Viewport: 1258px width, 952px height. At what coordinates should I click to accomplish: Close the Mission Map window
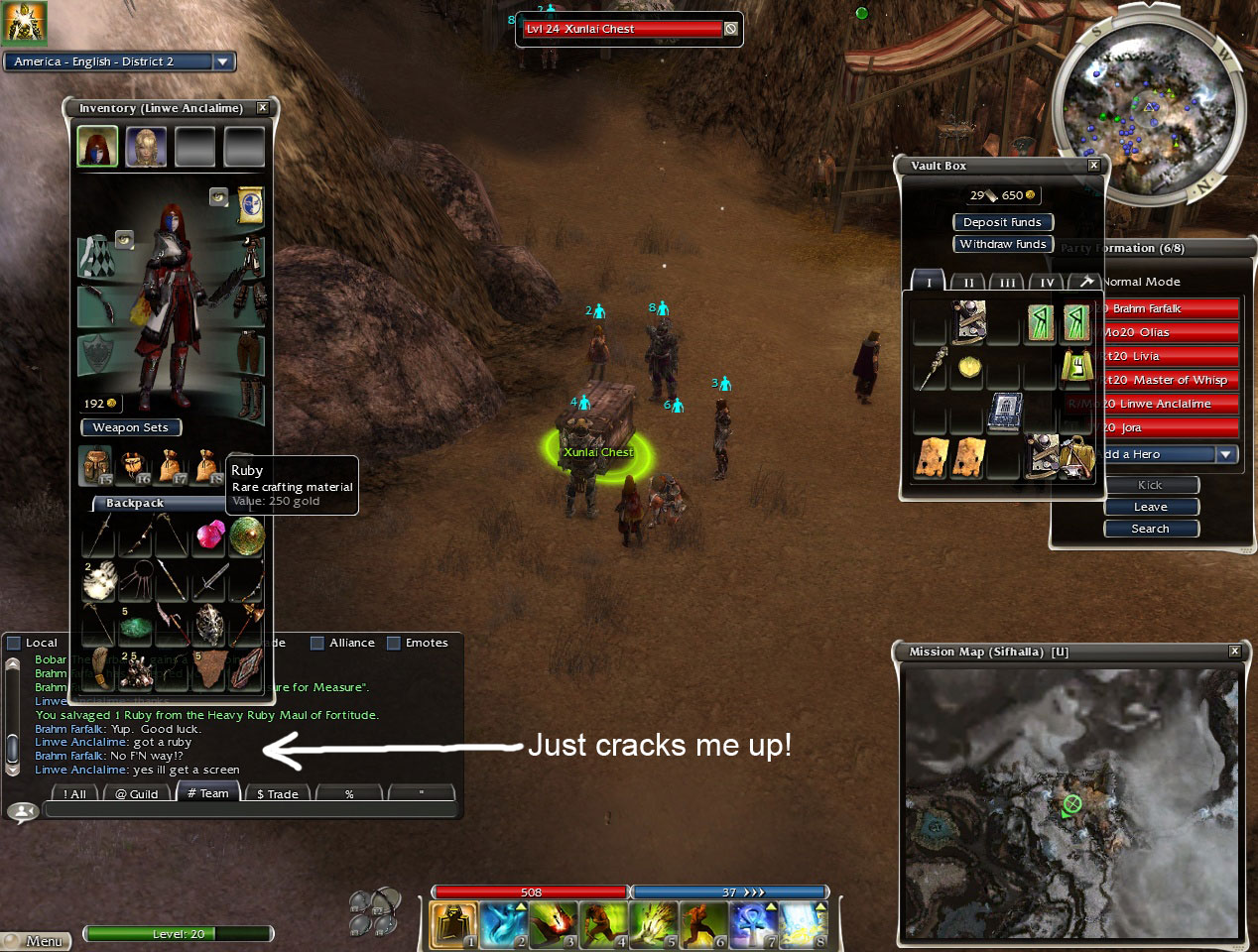click(x=1234, y=652)
